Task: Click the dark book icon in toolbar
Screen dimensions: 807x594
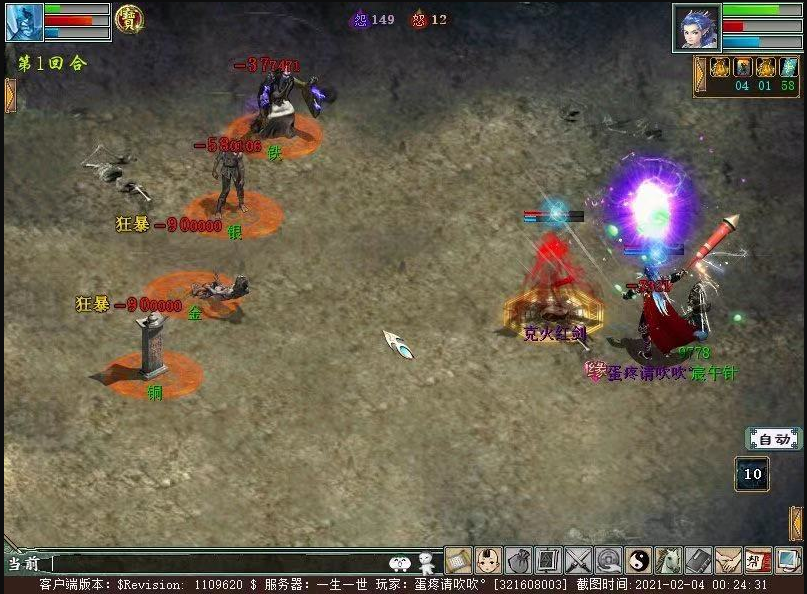Action: tap(698, 561)
